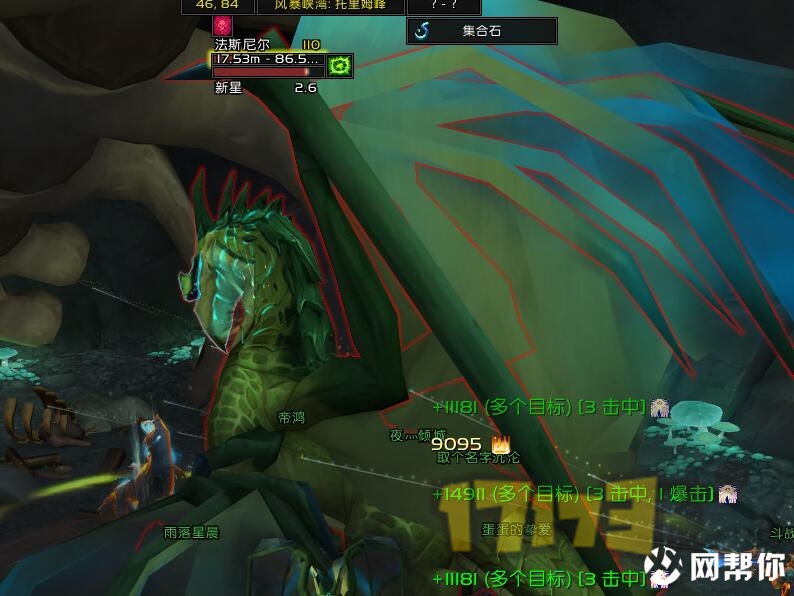Click the green spiked icon beside the target bar
This screenshot has width=794, height=596.
tap(340, 66)
